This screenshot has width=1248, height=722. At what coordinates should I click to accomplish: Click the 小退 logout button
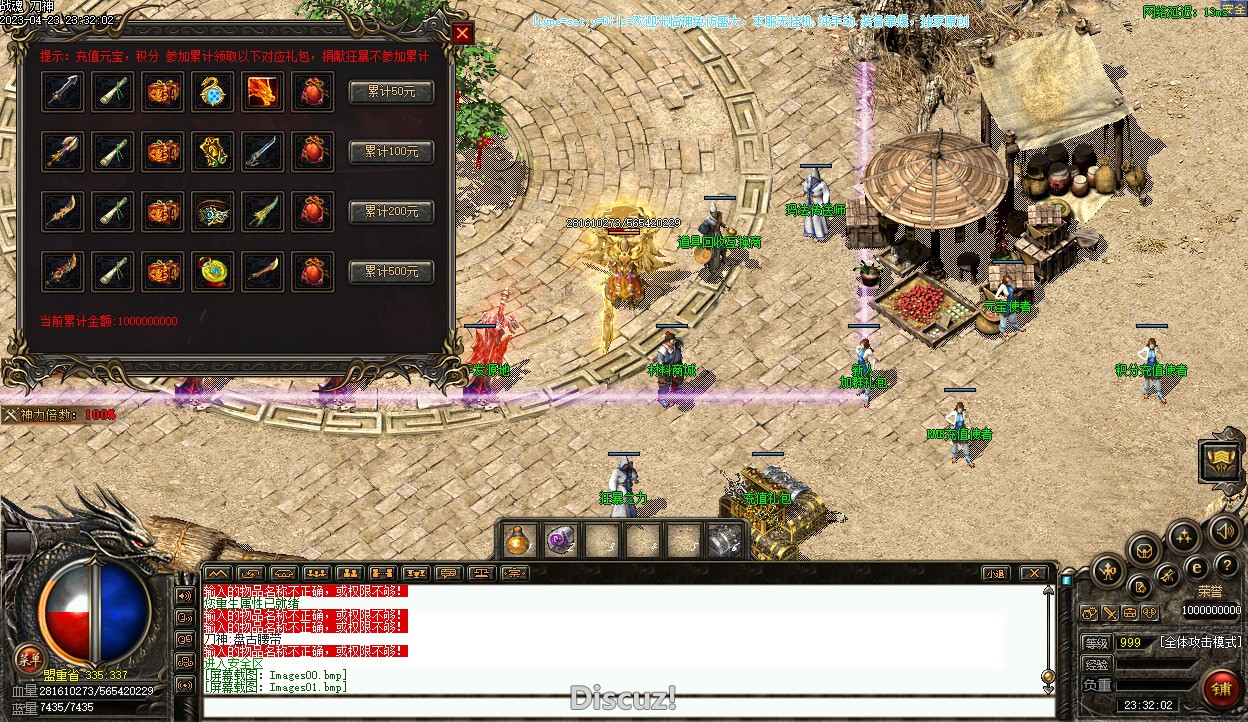pos(994,574)
